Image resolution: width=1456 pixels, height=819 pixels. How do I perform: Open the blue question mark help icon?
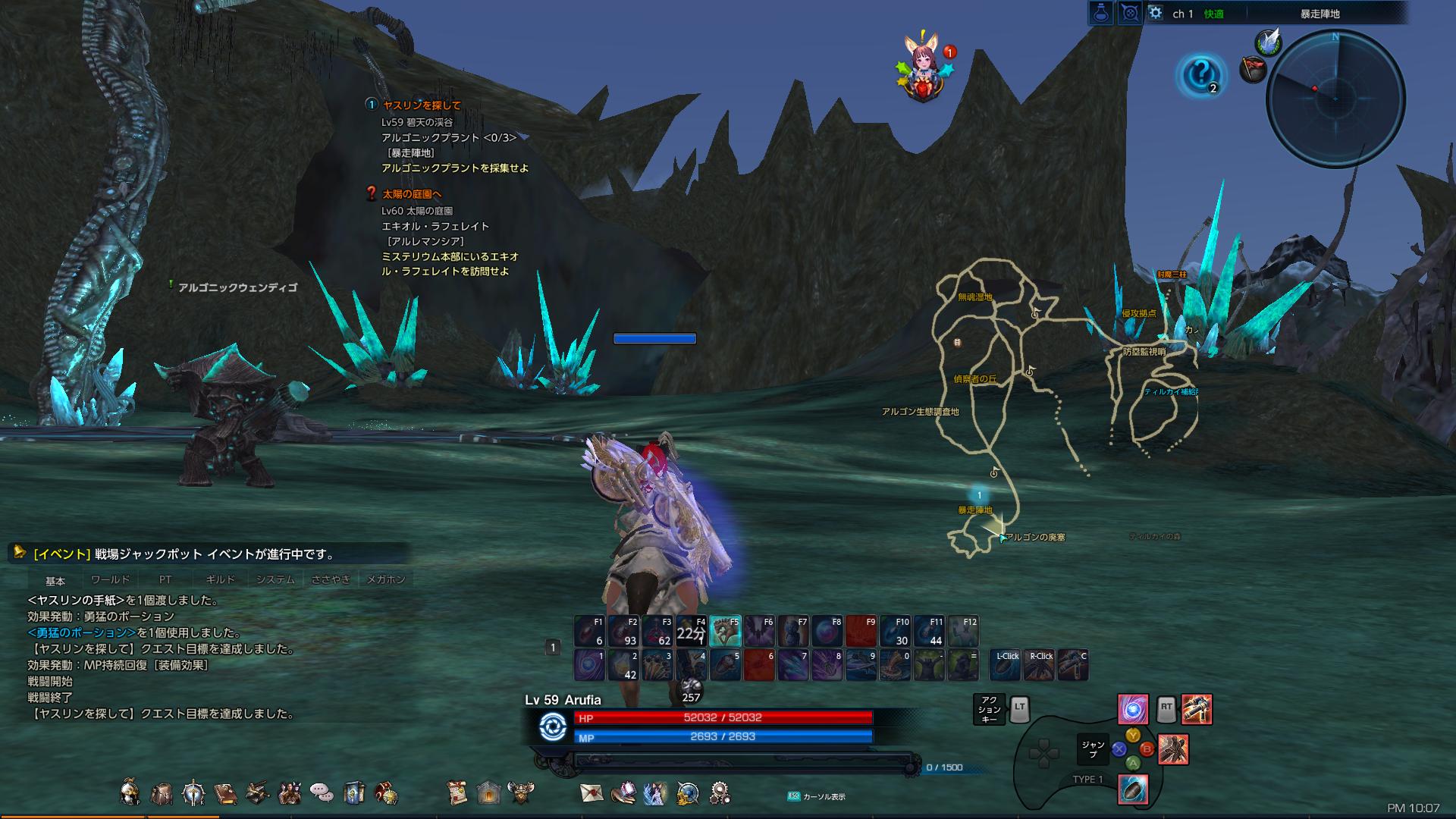(1200, 74)
